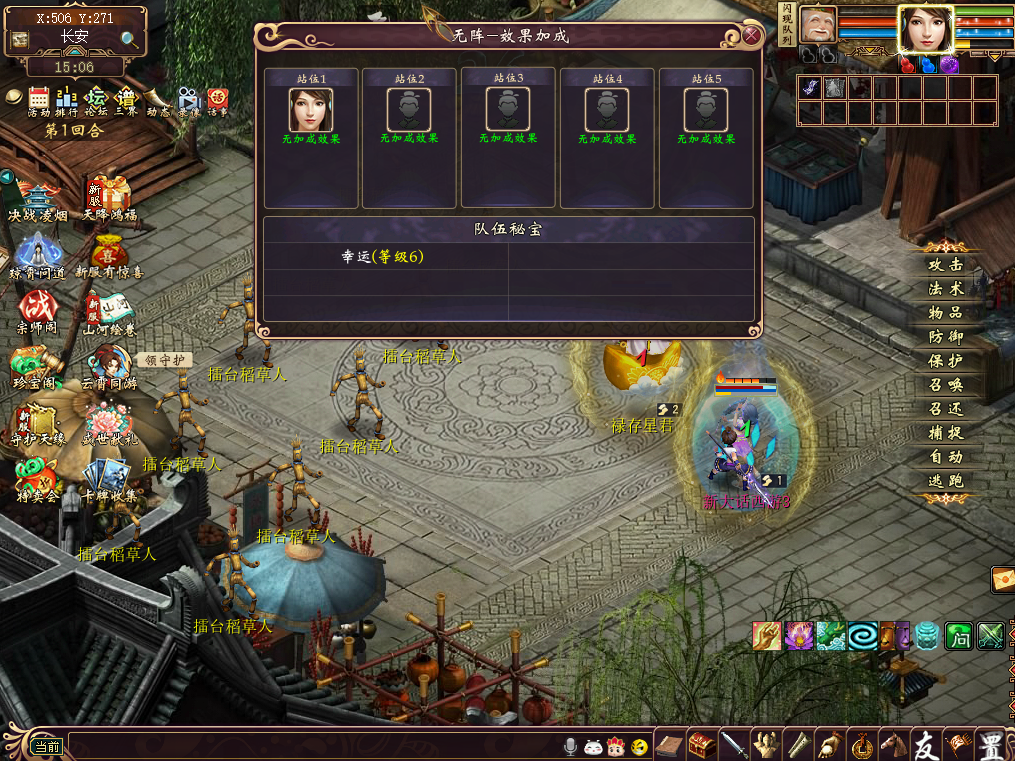Open the 天降鸿福 gift box event
The image size is (1015, 761).
[109, 197]
